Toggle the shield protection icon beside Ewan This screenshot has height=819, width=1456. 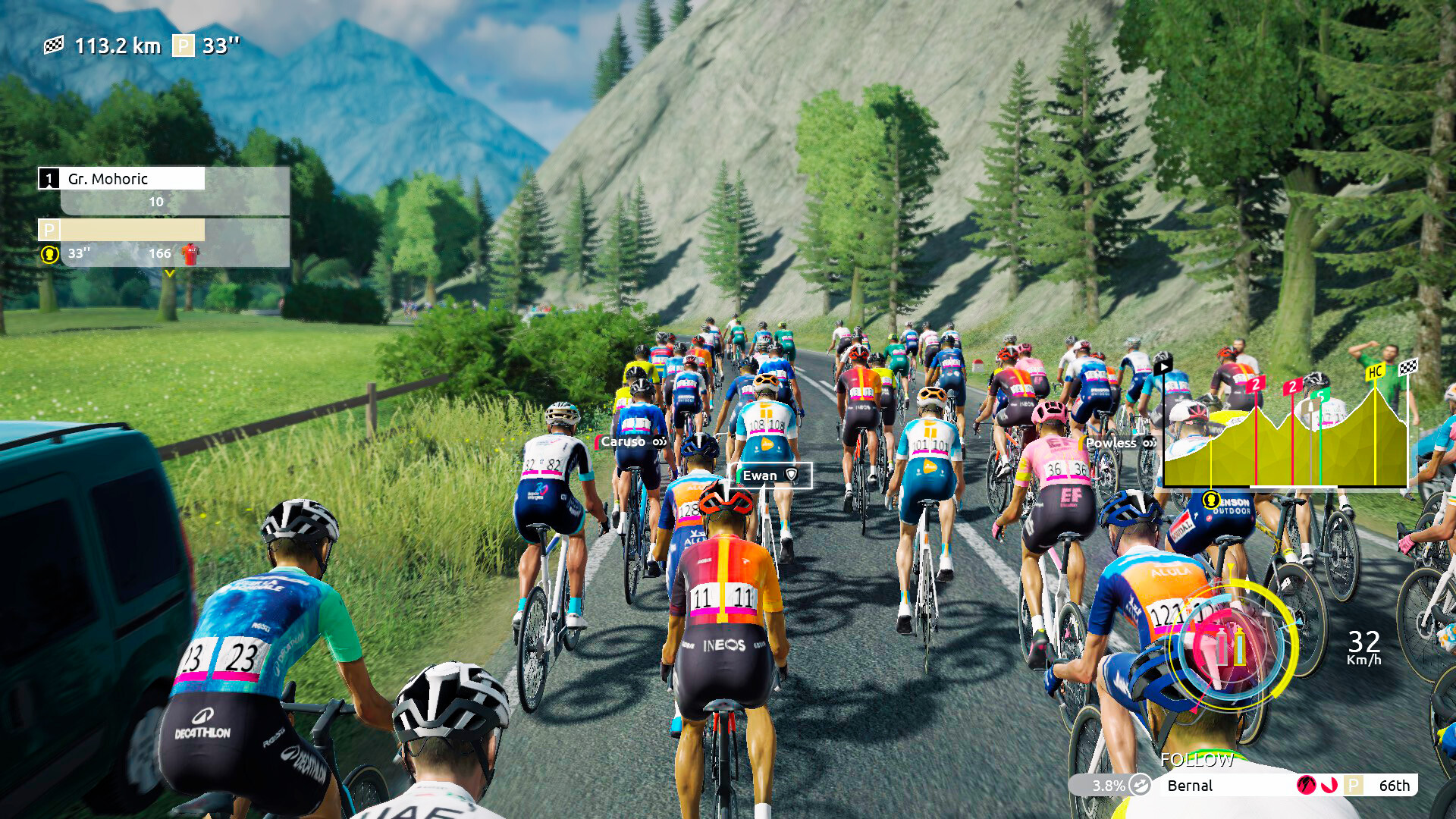pos(791,474)
